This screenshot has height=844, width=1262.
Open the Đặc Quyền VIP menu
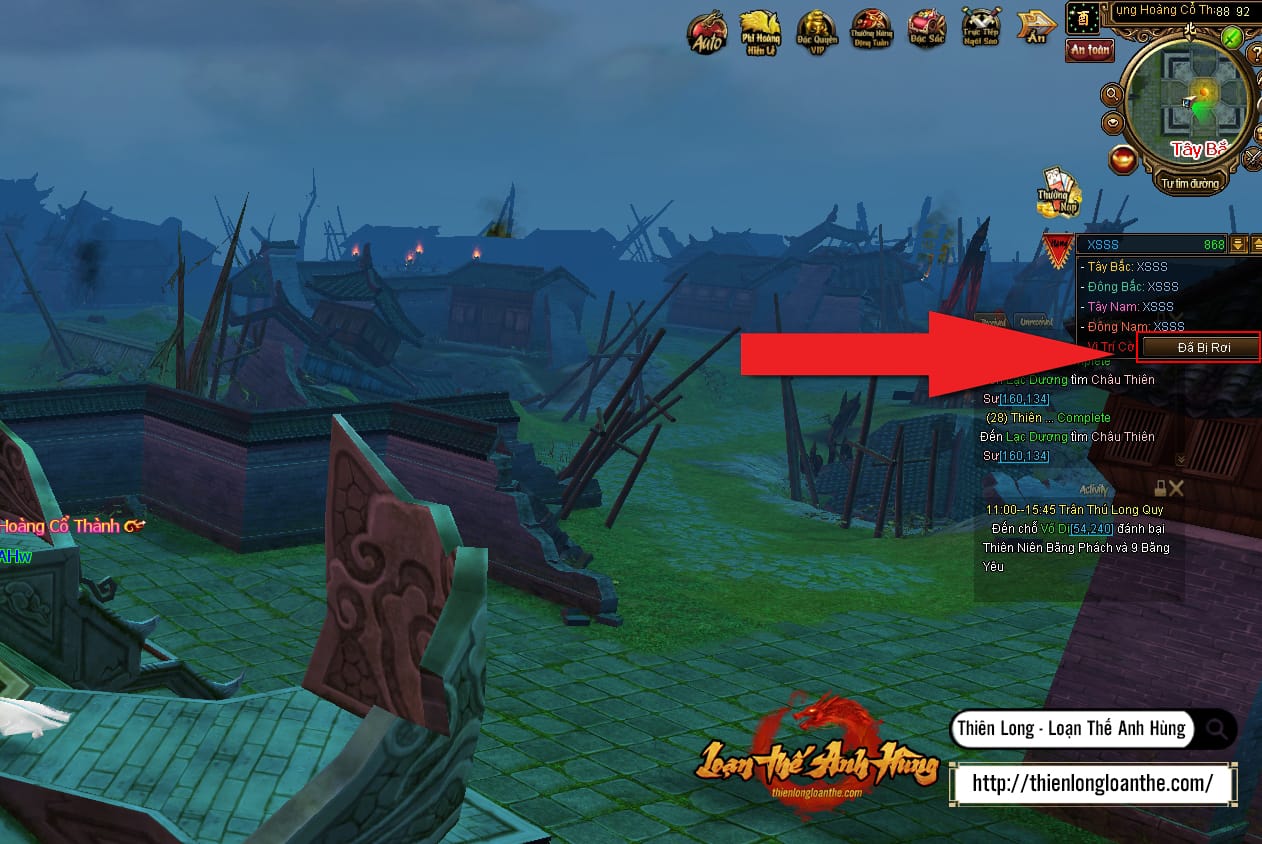point(816,32)
